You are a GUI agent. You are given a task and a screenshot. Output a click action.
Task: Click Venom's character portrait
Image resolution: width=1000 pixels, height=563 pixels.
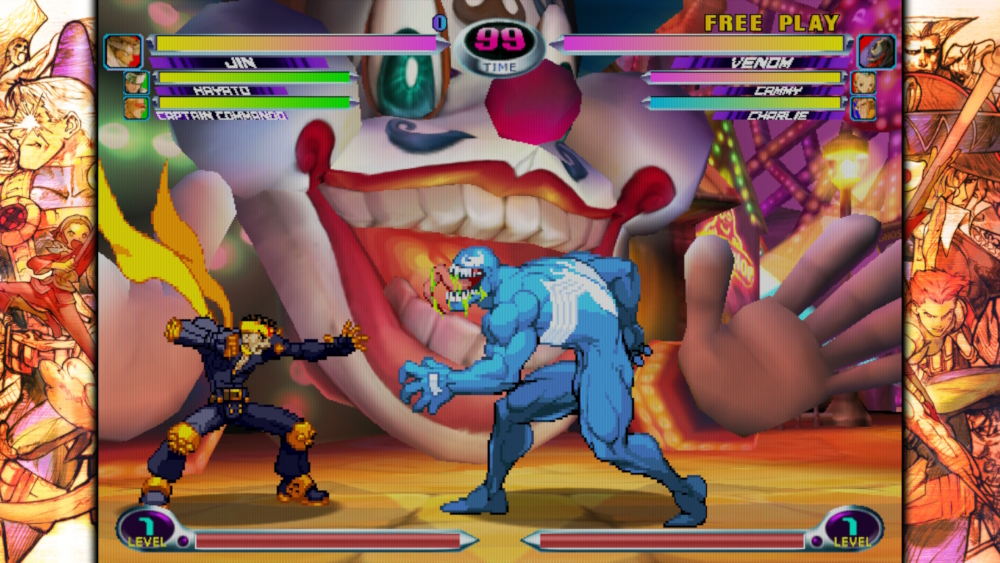click(876, 51)
